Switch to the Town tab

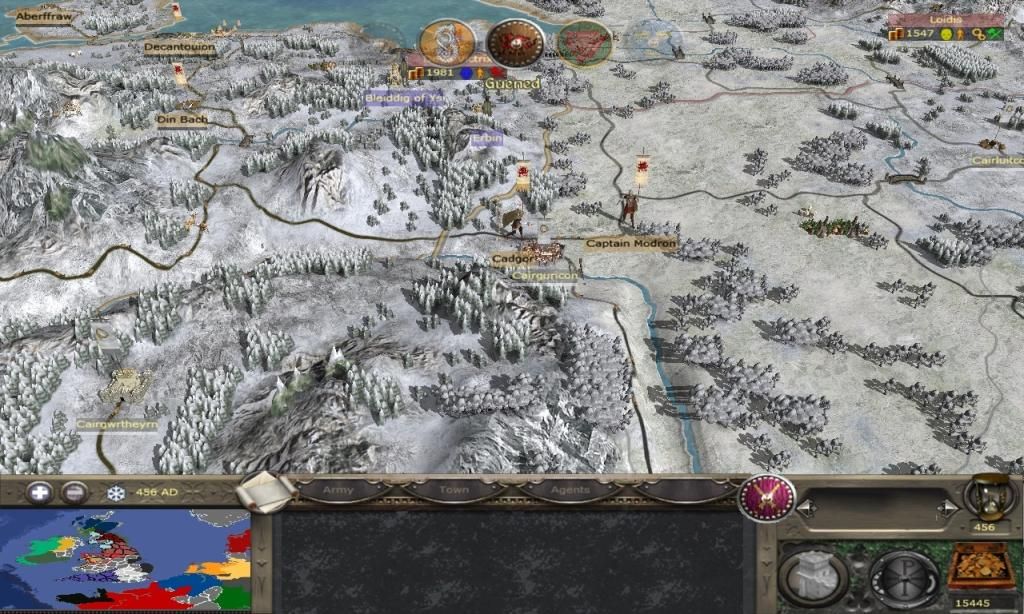pyautogui.click(x=454, y=491)
